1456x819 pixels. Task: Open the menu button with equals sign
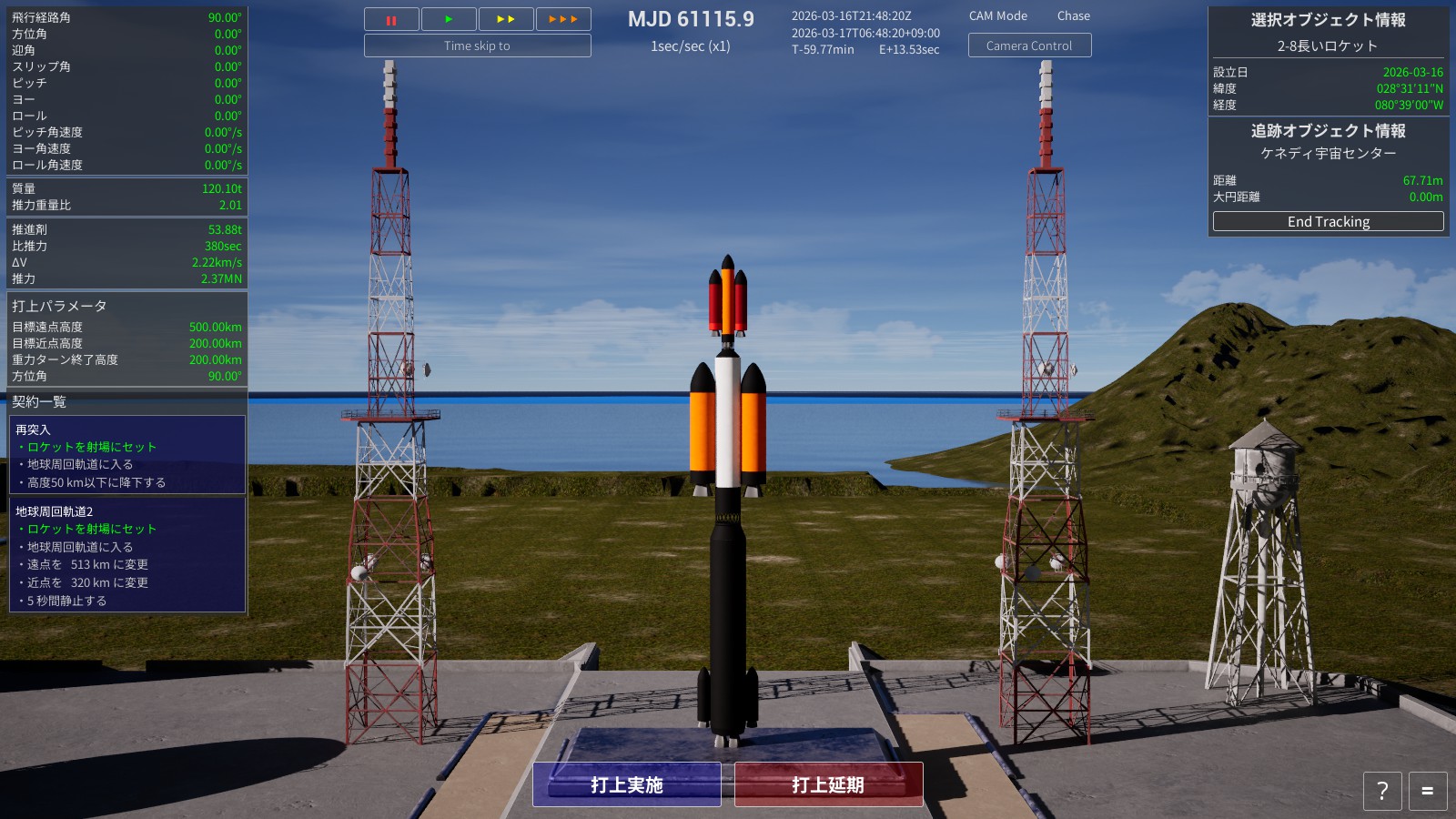tap(1427, 791)
